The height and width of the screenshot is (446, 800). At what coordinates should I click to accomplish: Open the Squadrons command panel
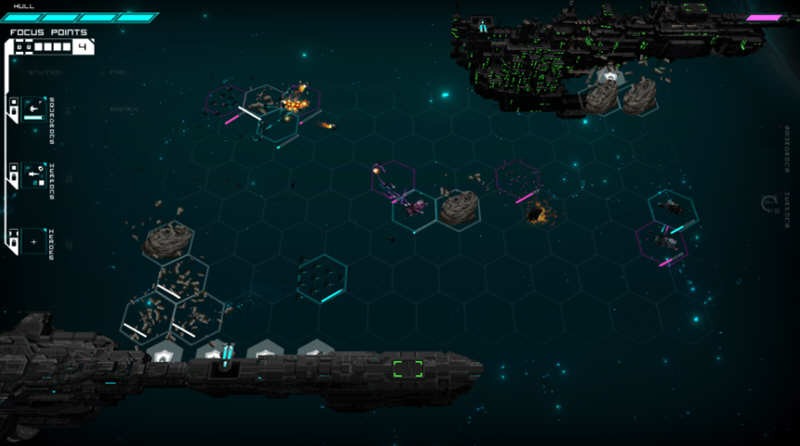coord(32,110)
